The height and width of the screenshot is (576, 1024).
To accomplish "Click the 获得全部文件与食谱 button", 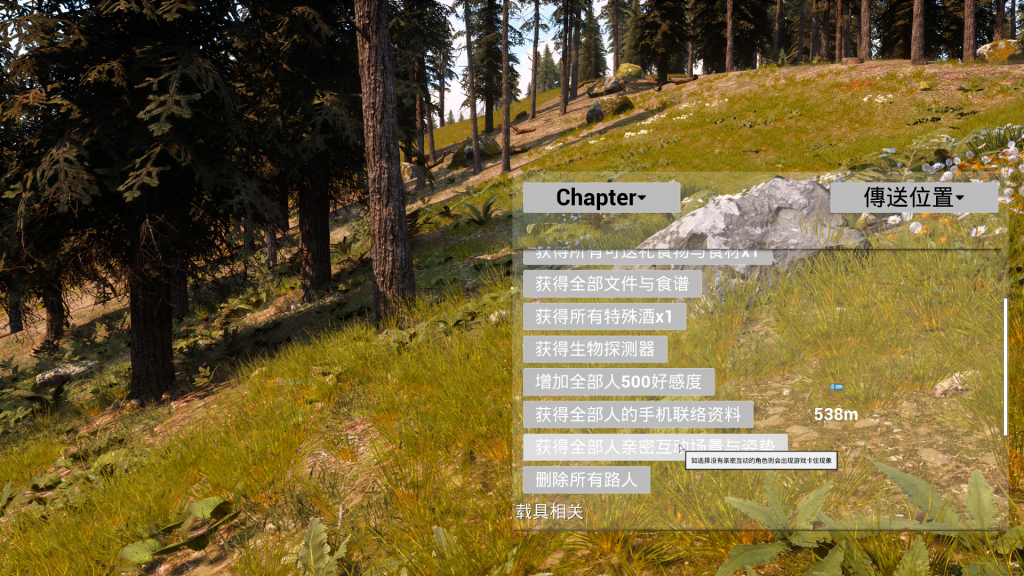I will pos(612,284).
